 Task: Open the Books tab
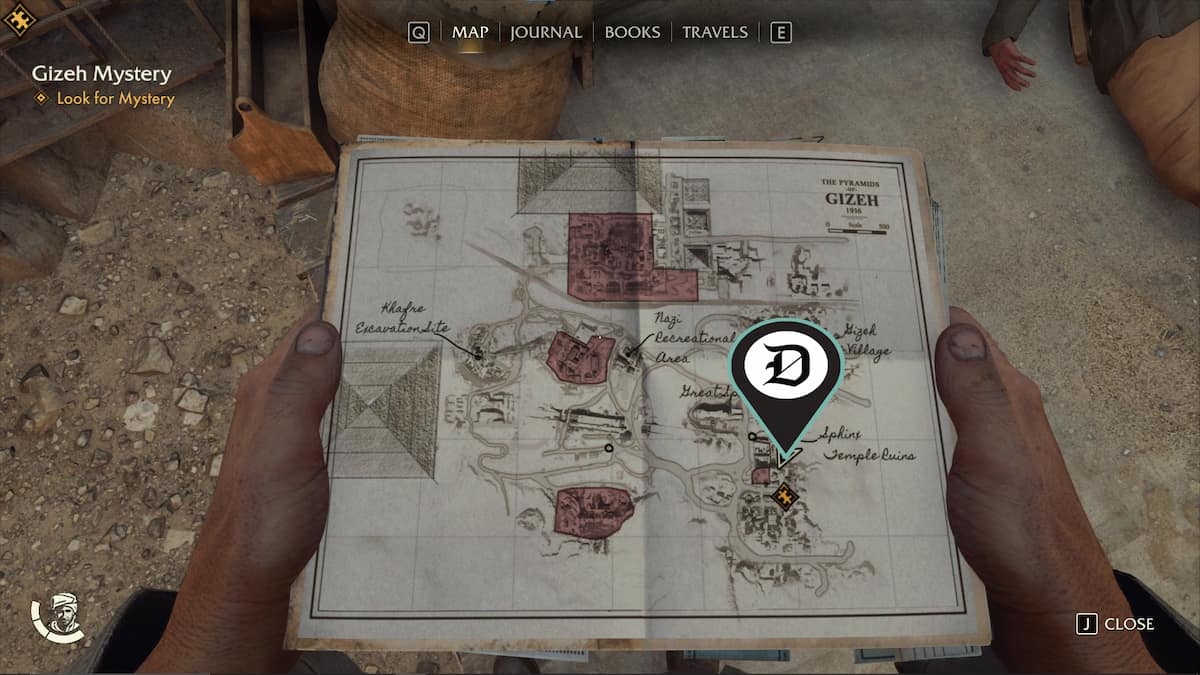click(634, 32)
